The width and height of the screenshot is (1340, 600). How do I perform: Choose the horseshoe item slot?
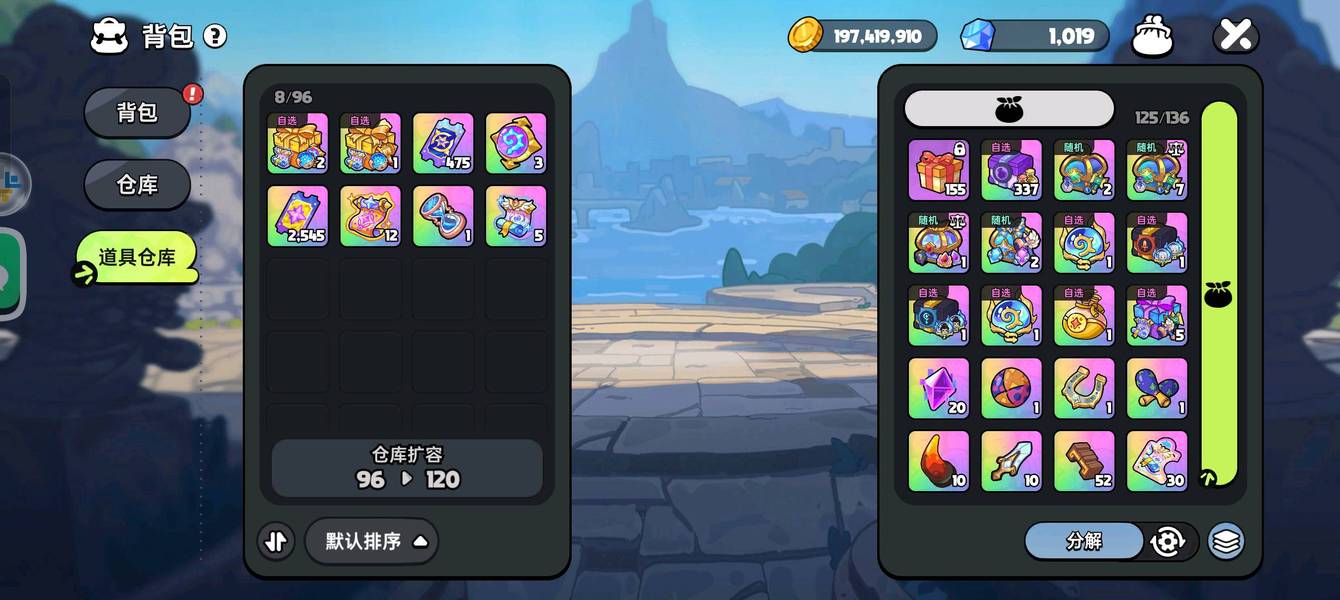[x=1084, y=388]
